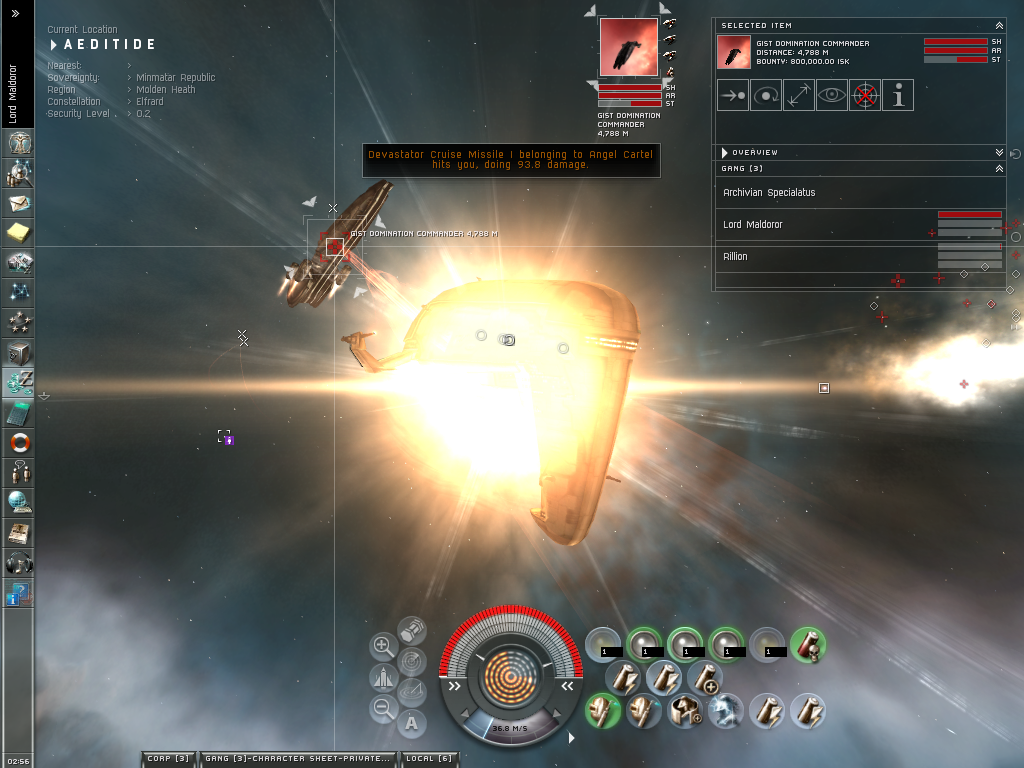This screenshot has height=768, width=1024.
Task: Open the help lifebuoy icon
Action: (x=19, y=442)
